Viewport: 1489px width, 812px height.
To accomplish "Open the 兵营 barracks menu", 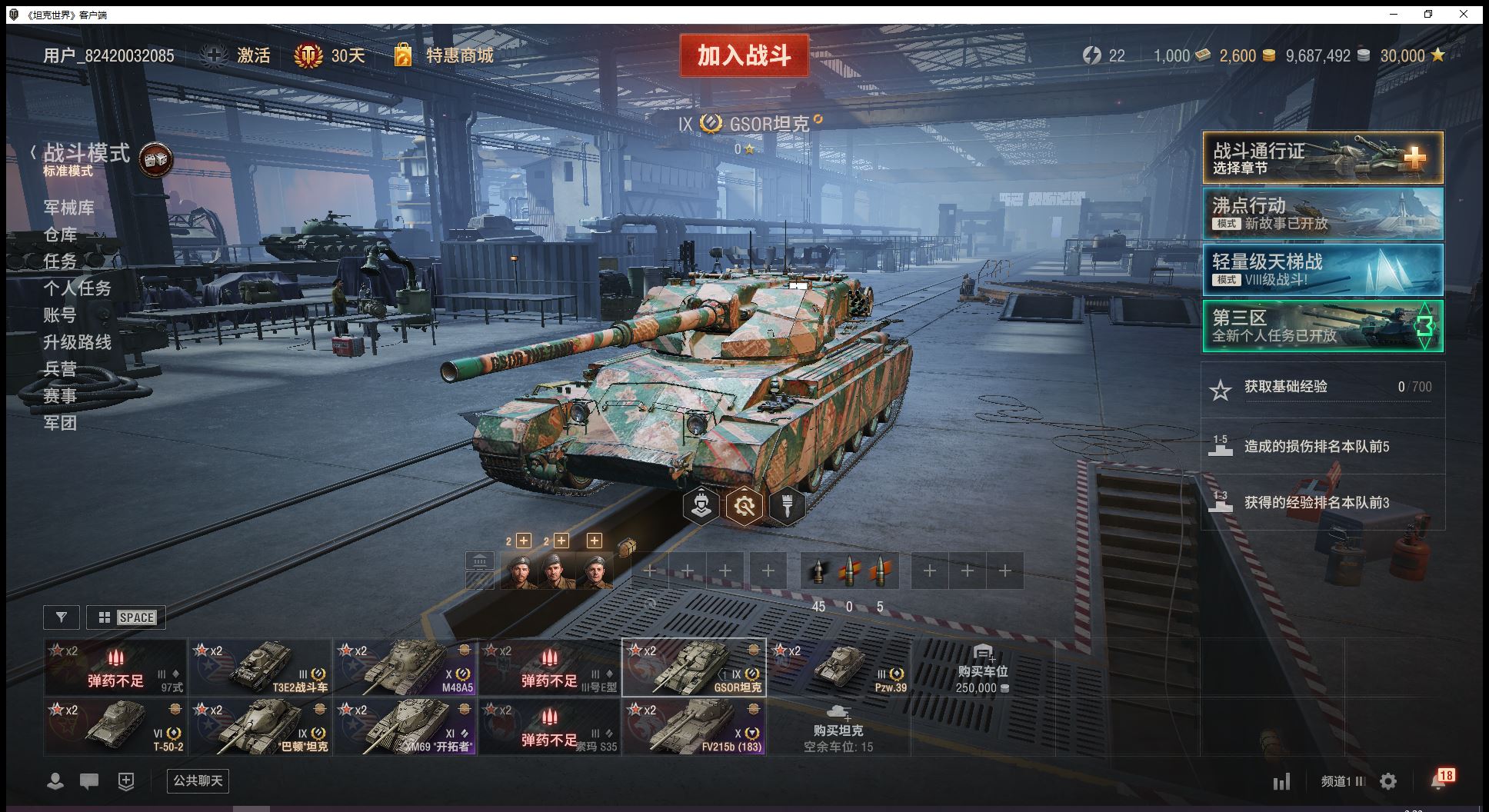I will click(60, 369).
